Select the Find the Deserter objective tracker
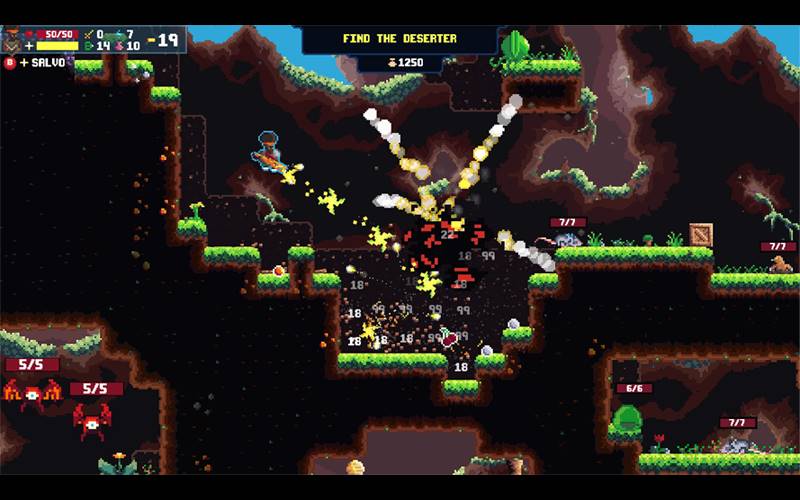The height and width of the screenshot is (500, 800). click(x=399, y=39)
